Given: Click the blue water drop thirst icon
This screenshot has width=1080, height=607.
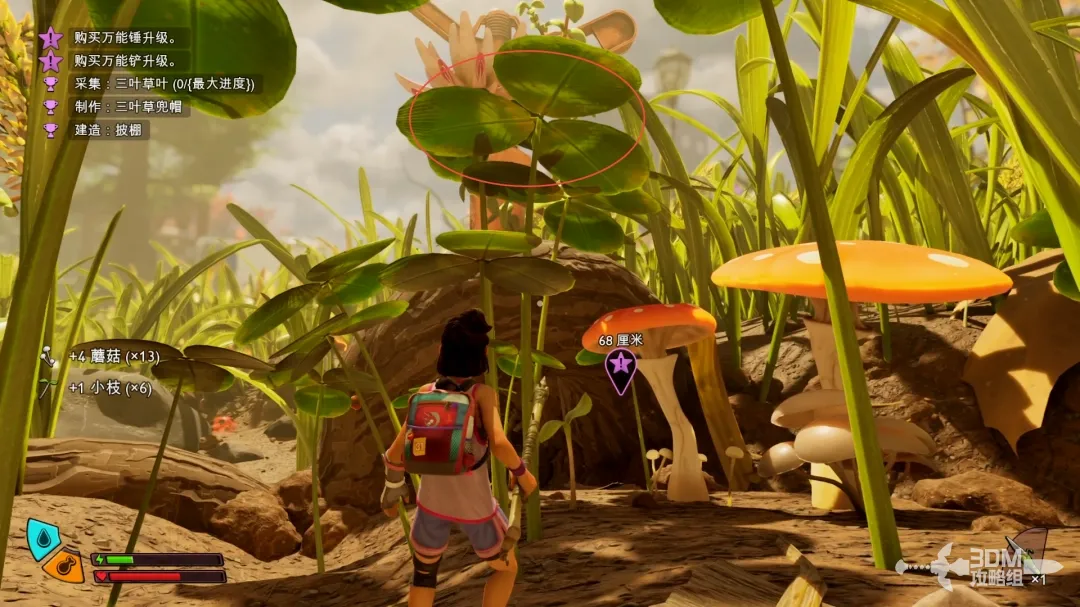Looking at the screenshot, I should coord(43,538).
